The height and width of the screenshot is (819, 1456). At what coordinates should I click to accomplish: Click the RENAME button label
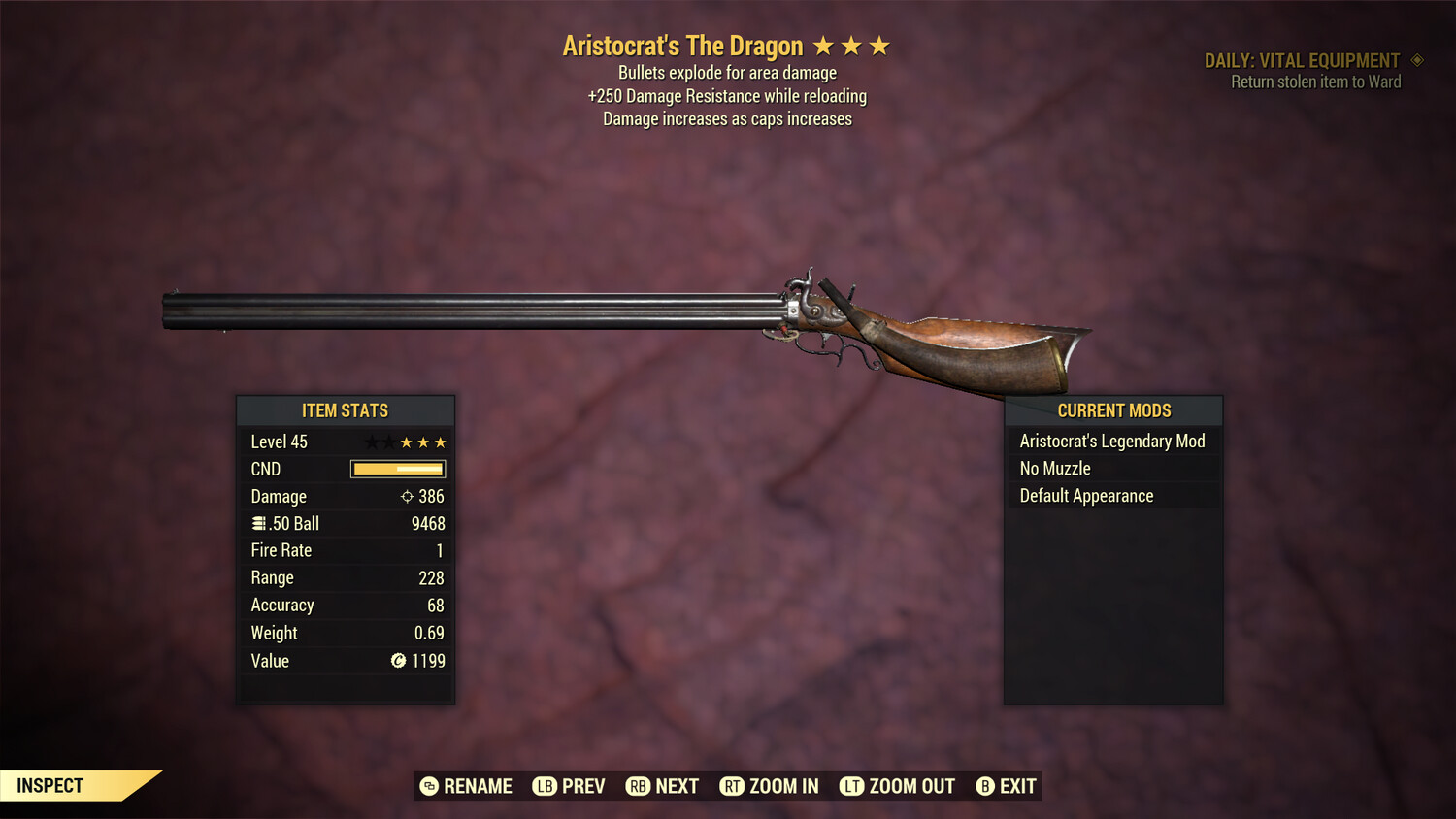click(x=478, y=786)
